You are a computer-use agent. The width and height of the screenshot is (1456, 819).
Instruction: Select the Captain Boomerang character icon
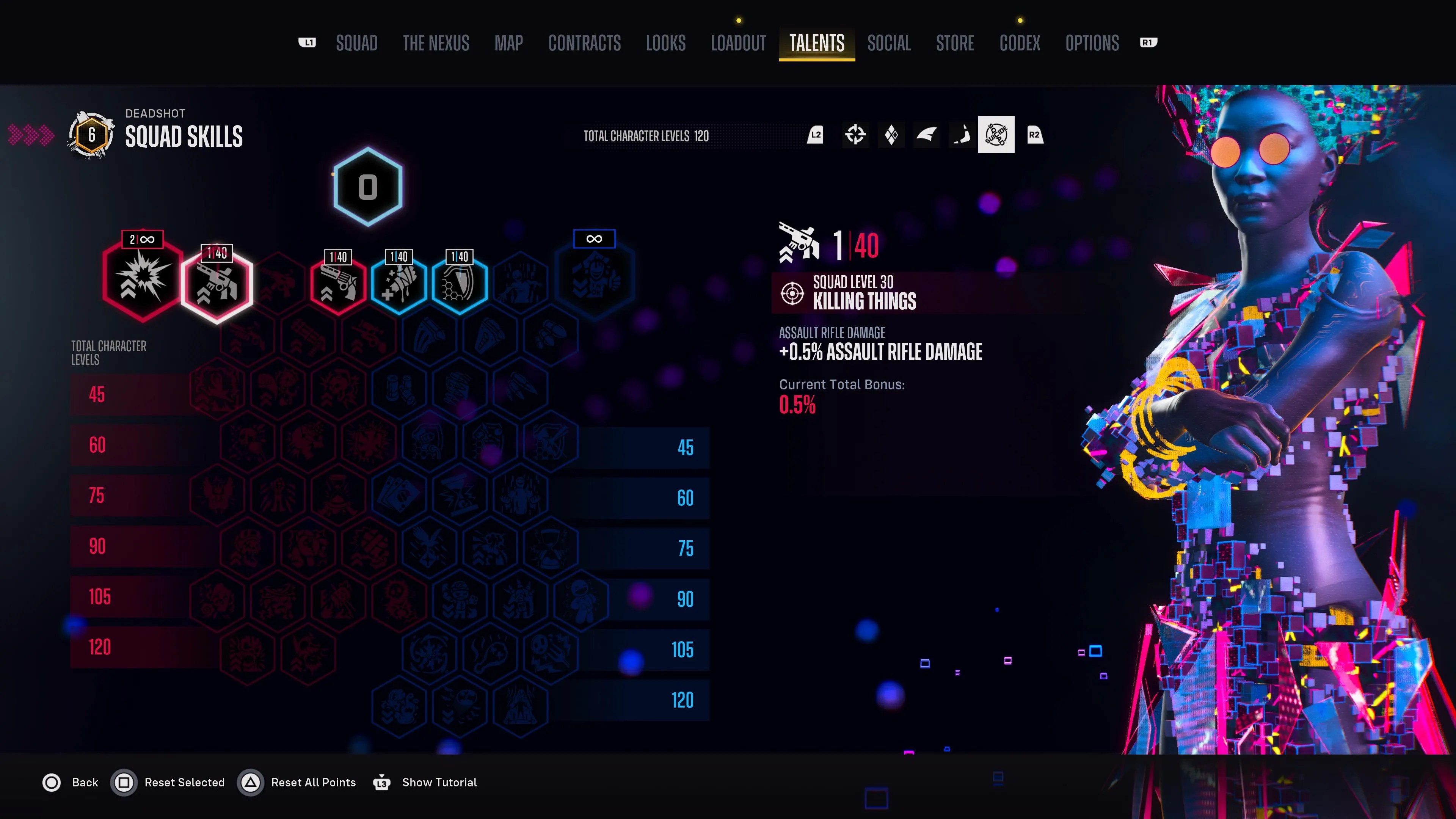tap(962, 135)
